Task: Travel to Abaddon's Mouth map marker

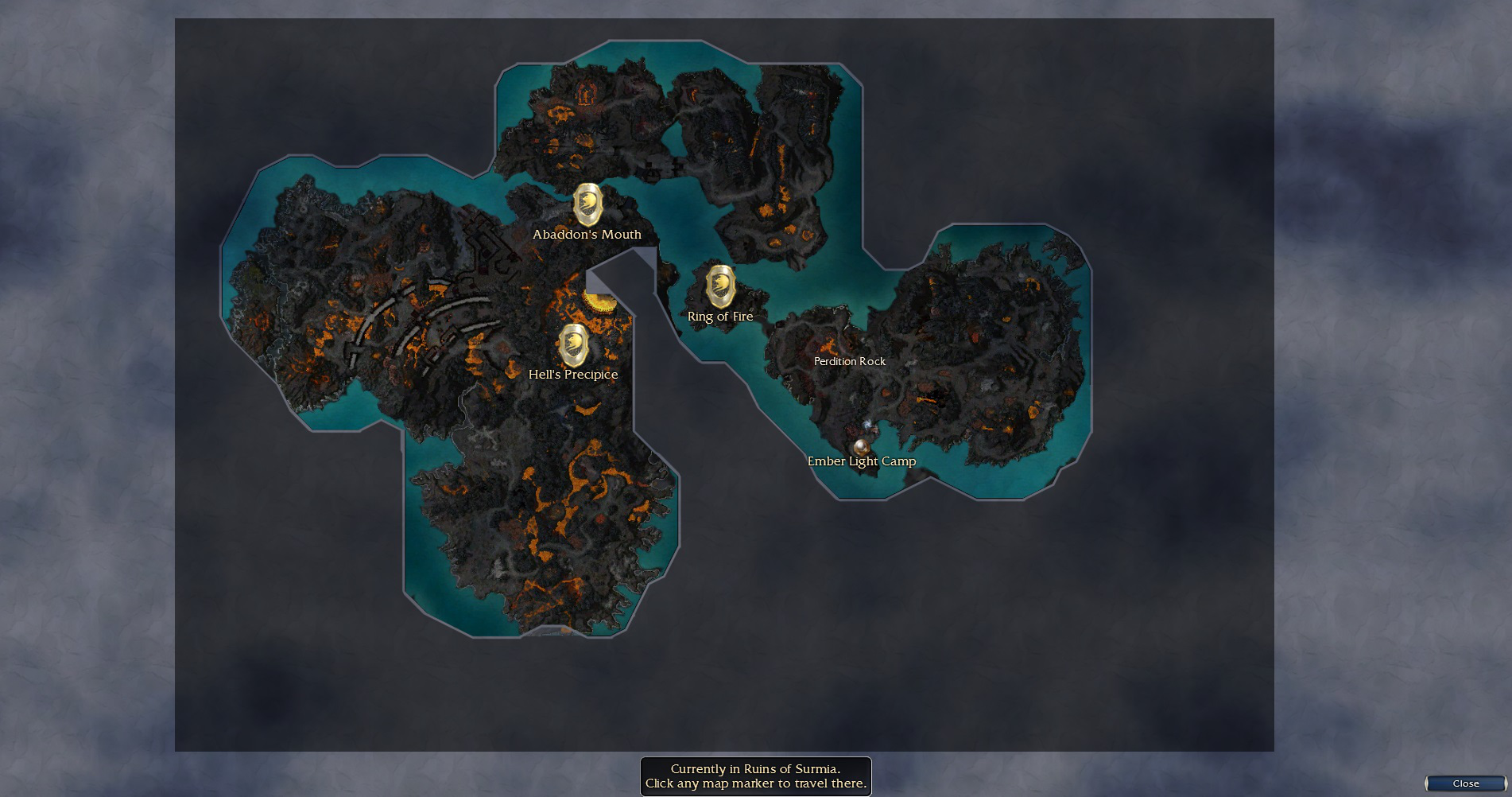Action: tap(587, 205)
